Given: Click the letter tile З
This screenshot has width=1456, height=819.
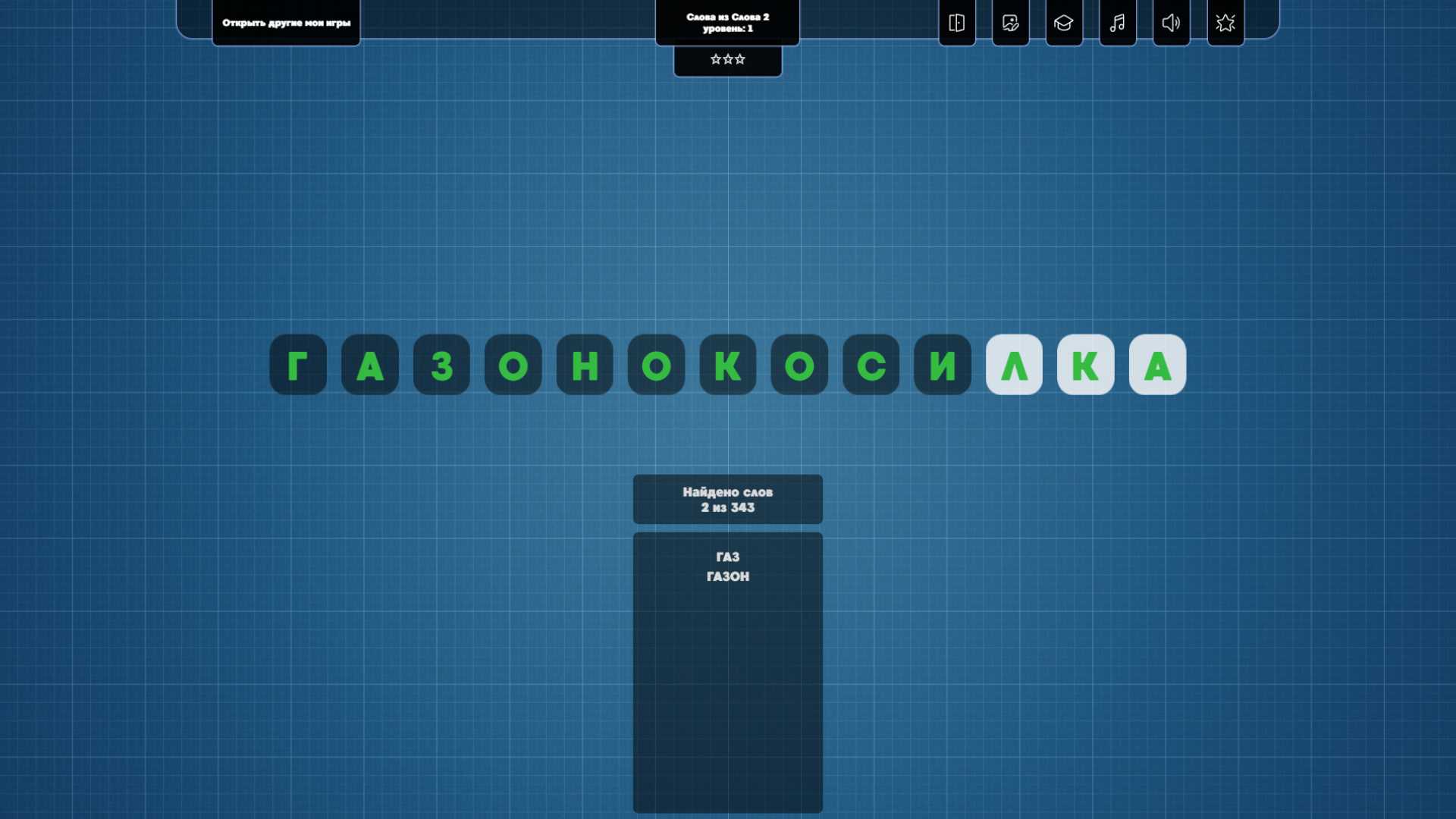Looking at the screenshot, I should [441, 366].
